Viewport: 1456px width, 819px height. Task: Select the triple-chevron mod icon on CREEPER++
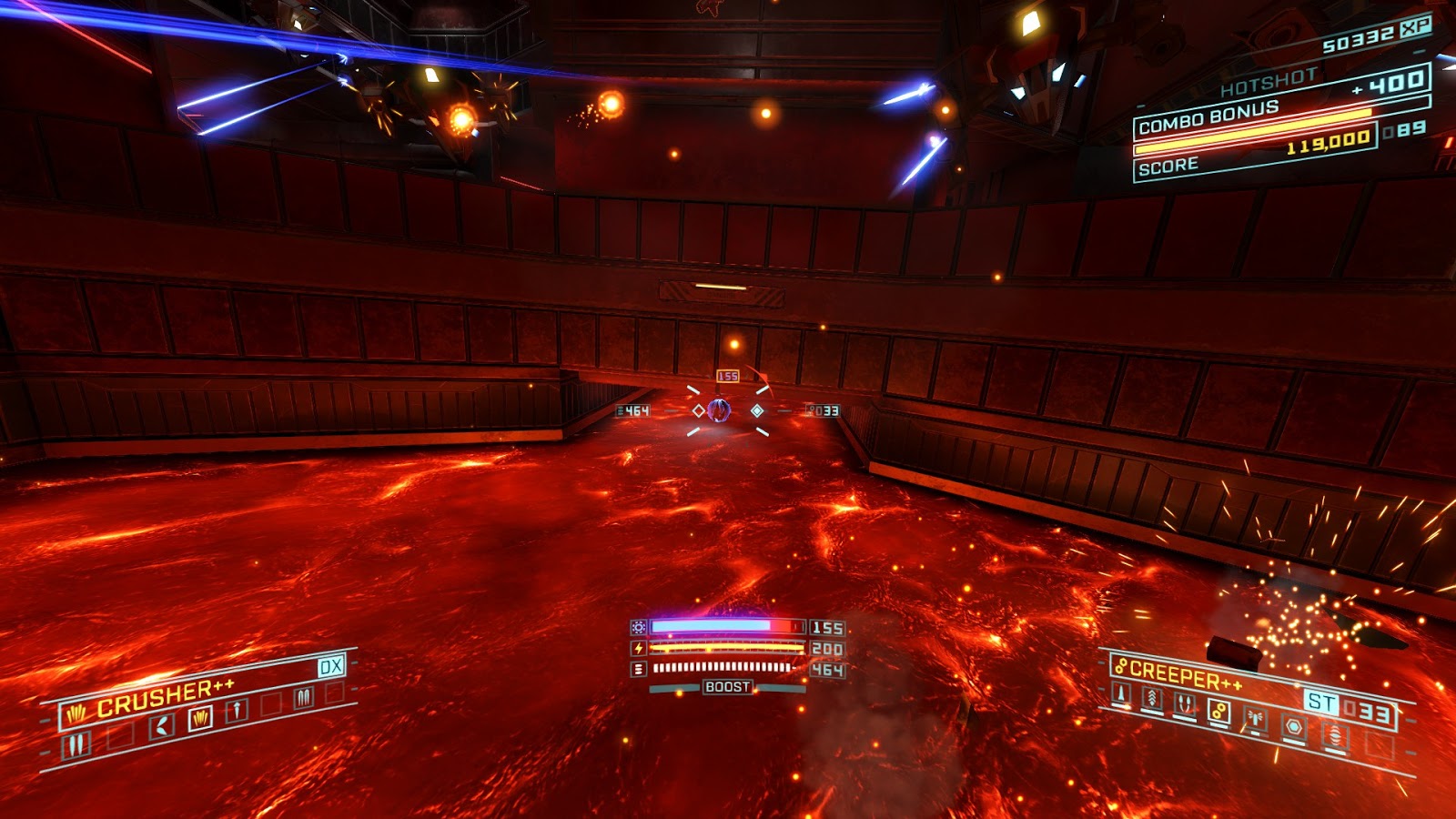click(x=1152, y=697)
